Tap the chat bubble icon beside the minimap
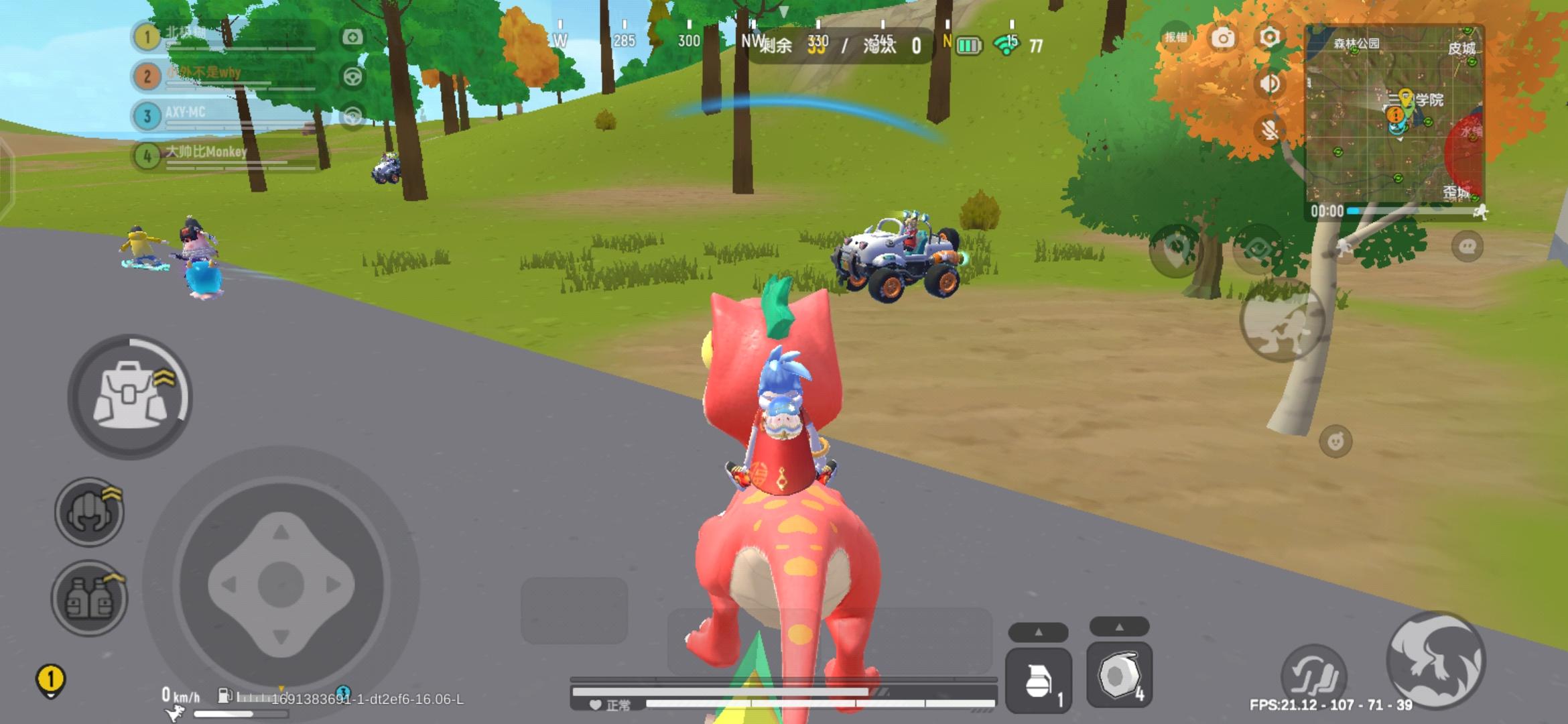Screen dimensions: 1568x724 tap(1467, 247)
